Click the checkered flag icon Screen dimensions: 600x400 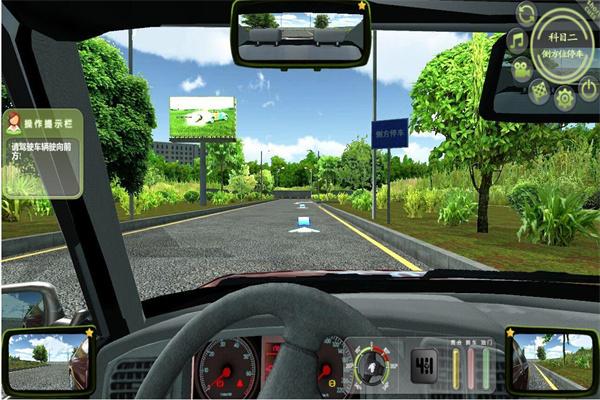pos(538,90)
